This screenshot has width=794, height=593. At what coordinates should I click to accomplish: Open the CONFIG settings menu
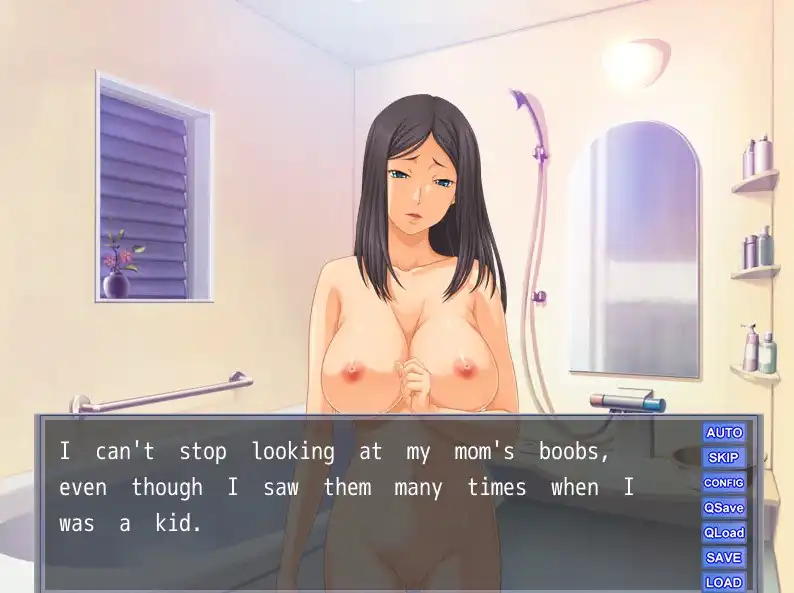[724, 482]
